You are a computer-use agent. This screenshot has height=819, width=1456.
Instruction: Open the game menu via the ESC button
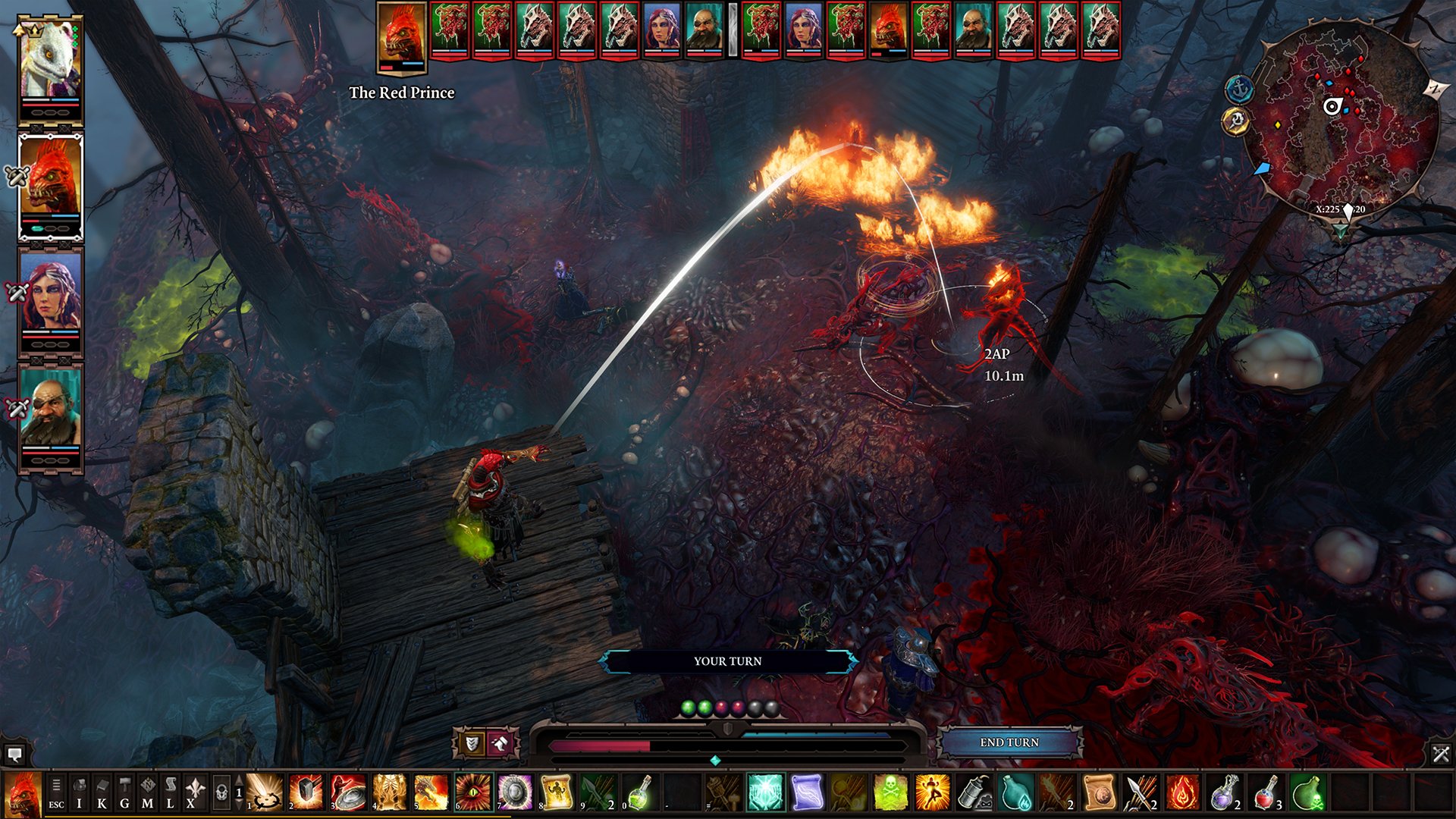(x=57, y=792)
